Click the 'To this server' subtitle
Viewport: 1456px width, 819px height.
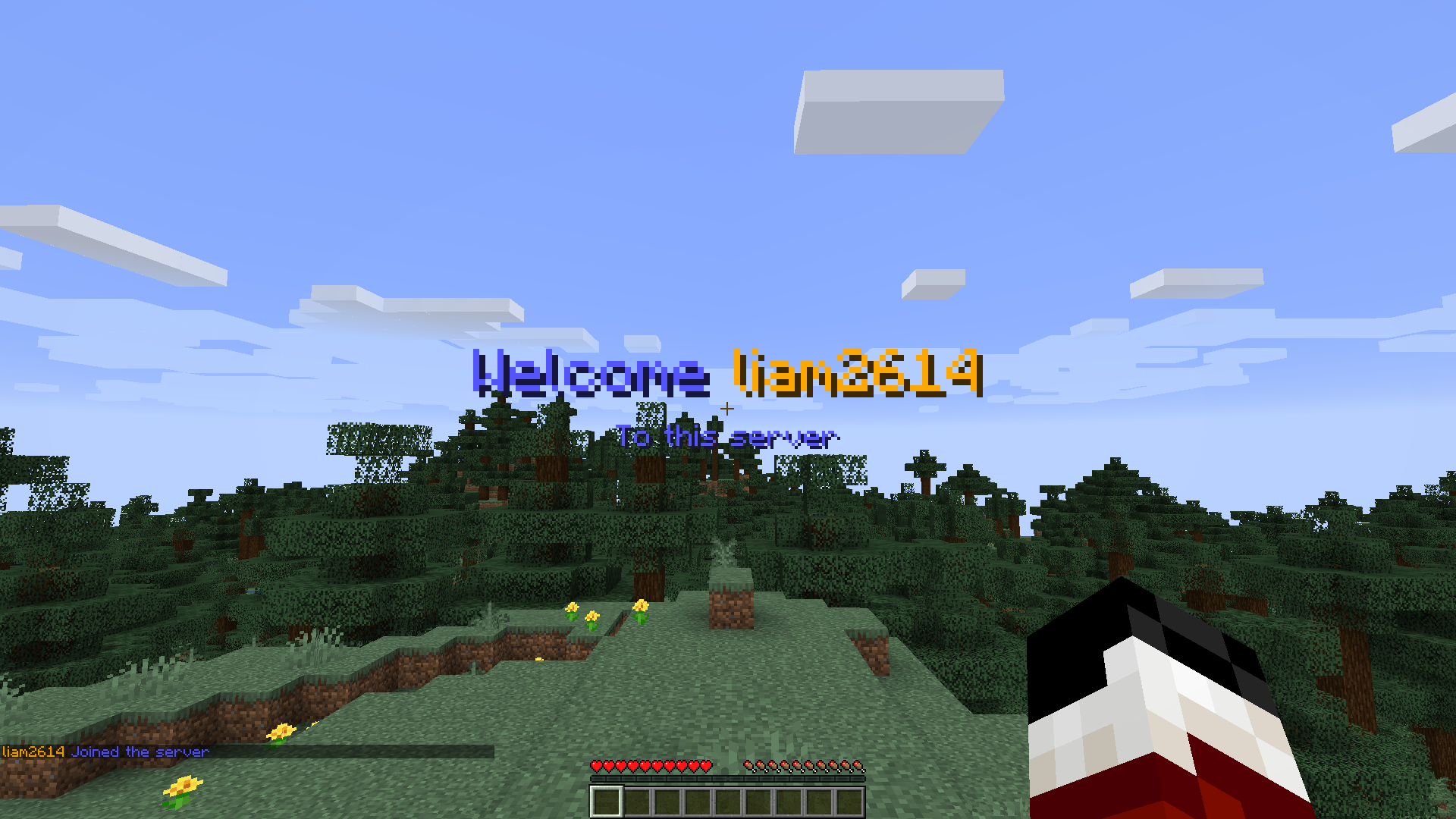(728, 436)
